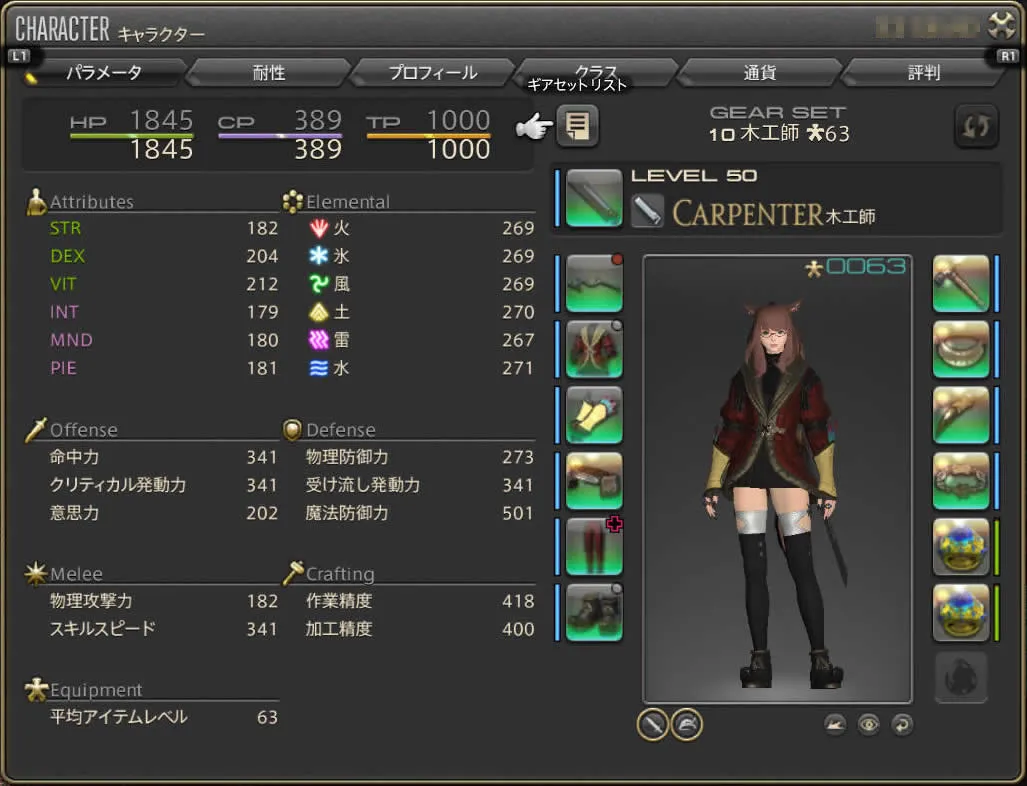Go to the 評判 reputation tab
1027x786 pixels.
923,73
